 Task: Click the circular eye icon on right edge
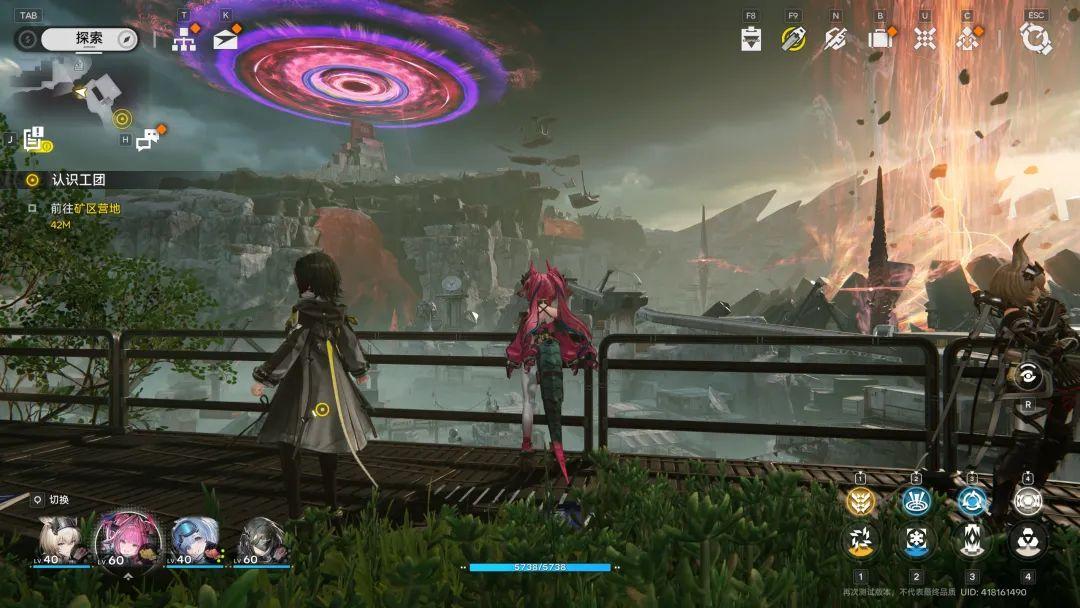[x=1027, y=376]
